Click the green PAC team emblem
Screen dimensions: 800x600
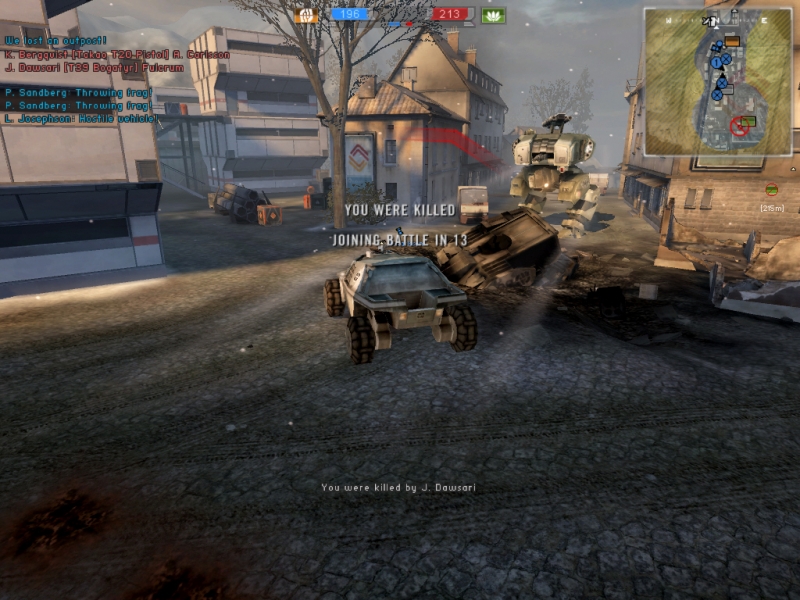(493, 15)
